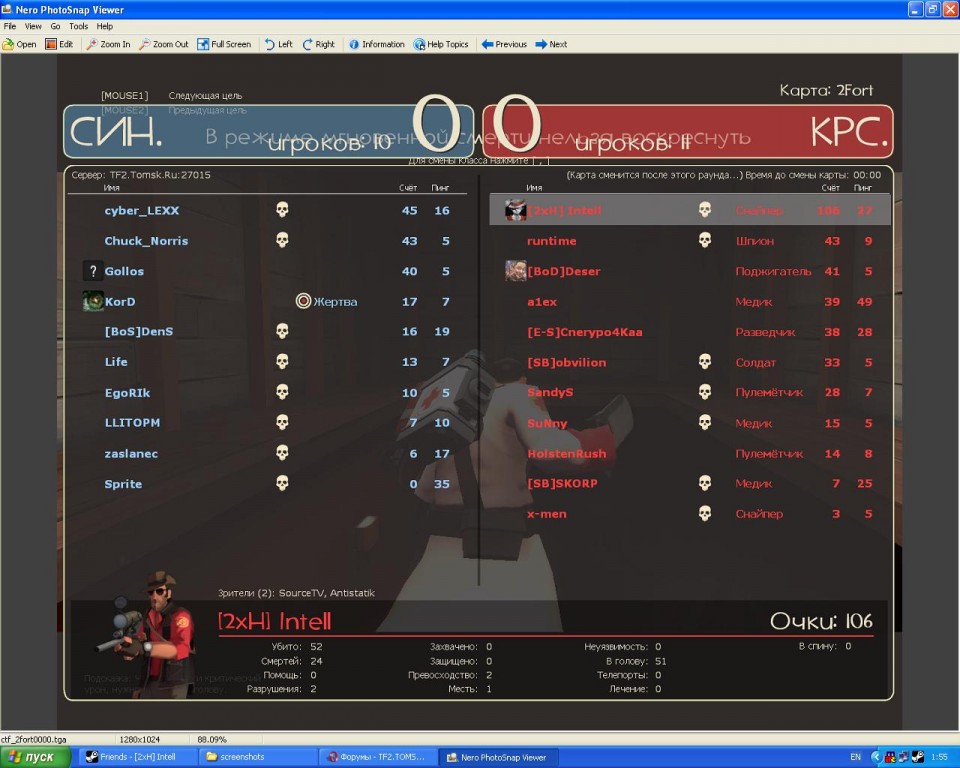The image size is (960, 768).
Task: Select the Chuck_Norris player row
Action: (x=146, y=241)
